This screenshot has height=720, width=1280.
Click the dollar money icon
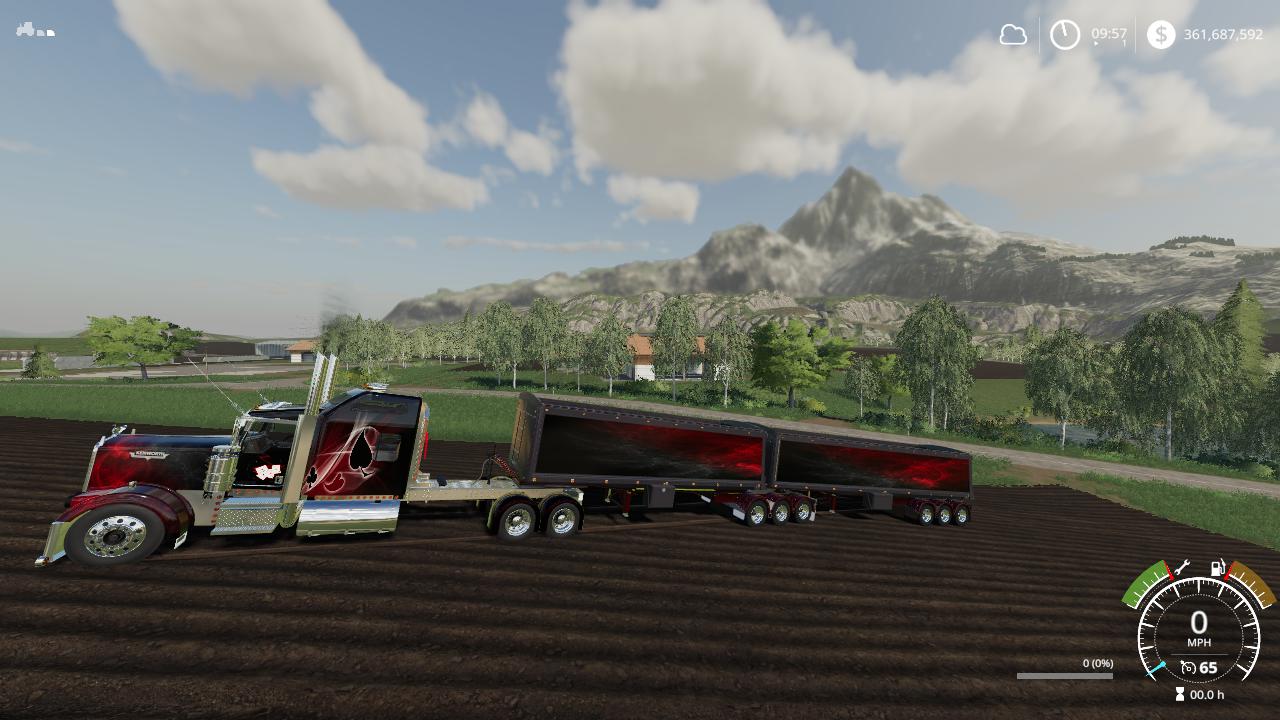pos(1160,35)
